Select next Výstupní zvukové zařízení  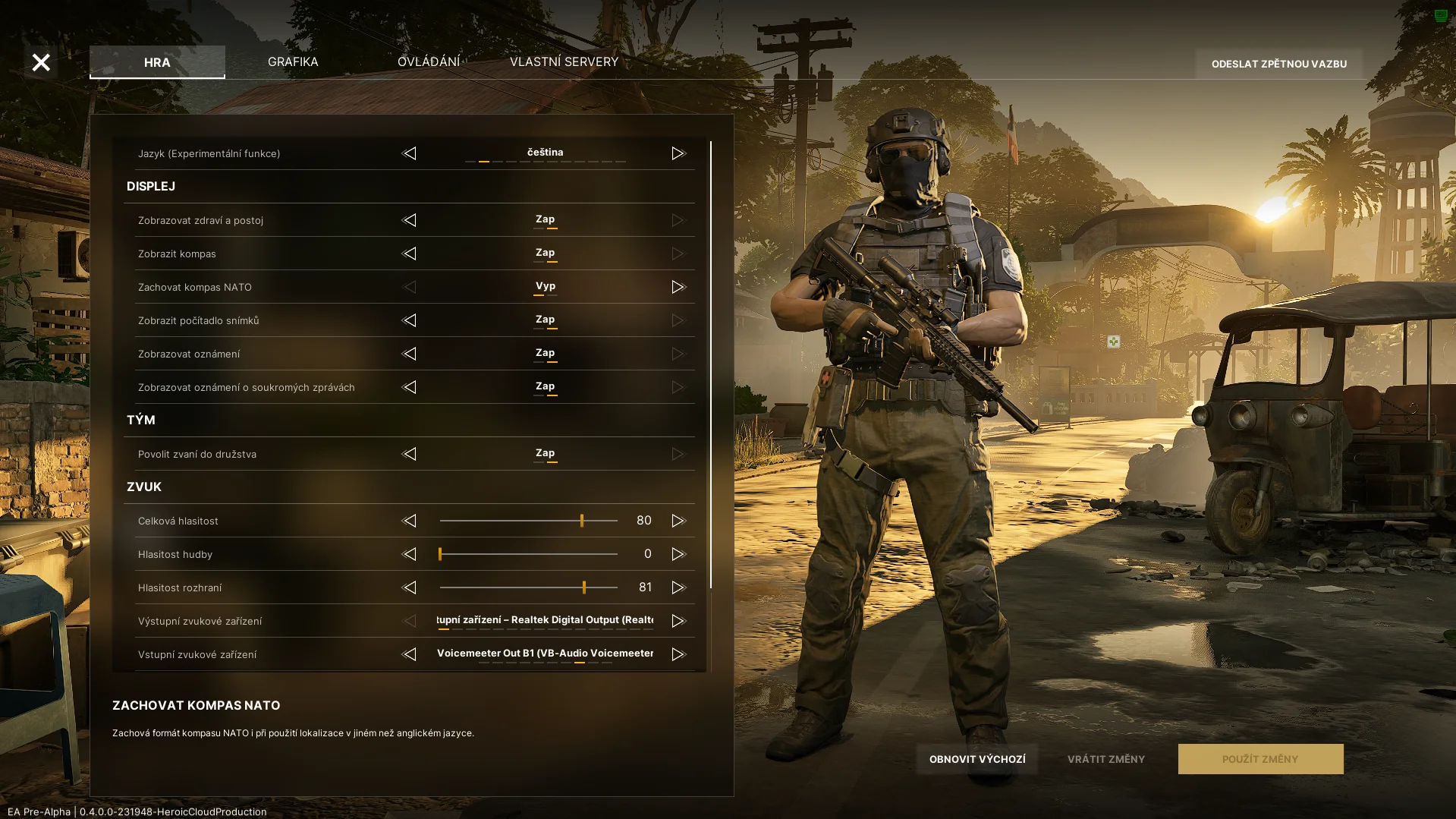(x=678, y=621)
